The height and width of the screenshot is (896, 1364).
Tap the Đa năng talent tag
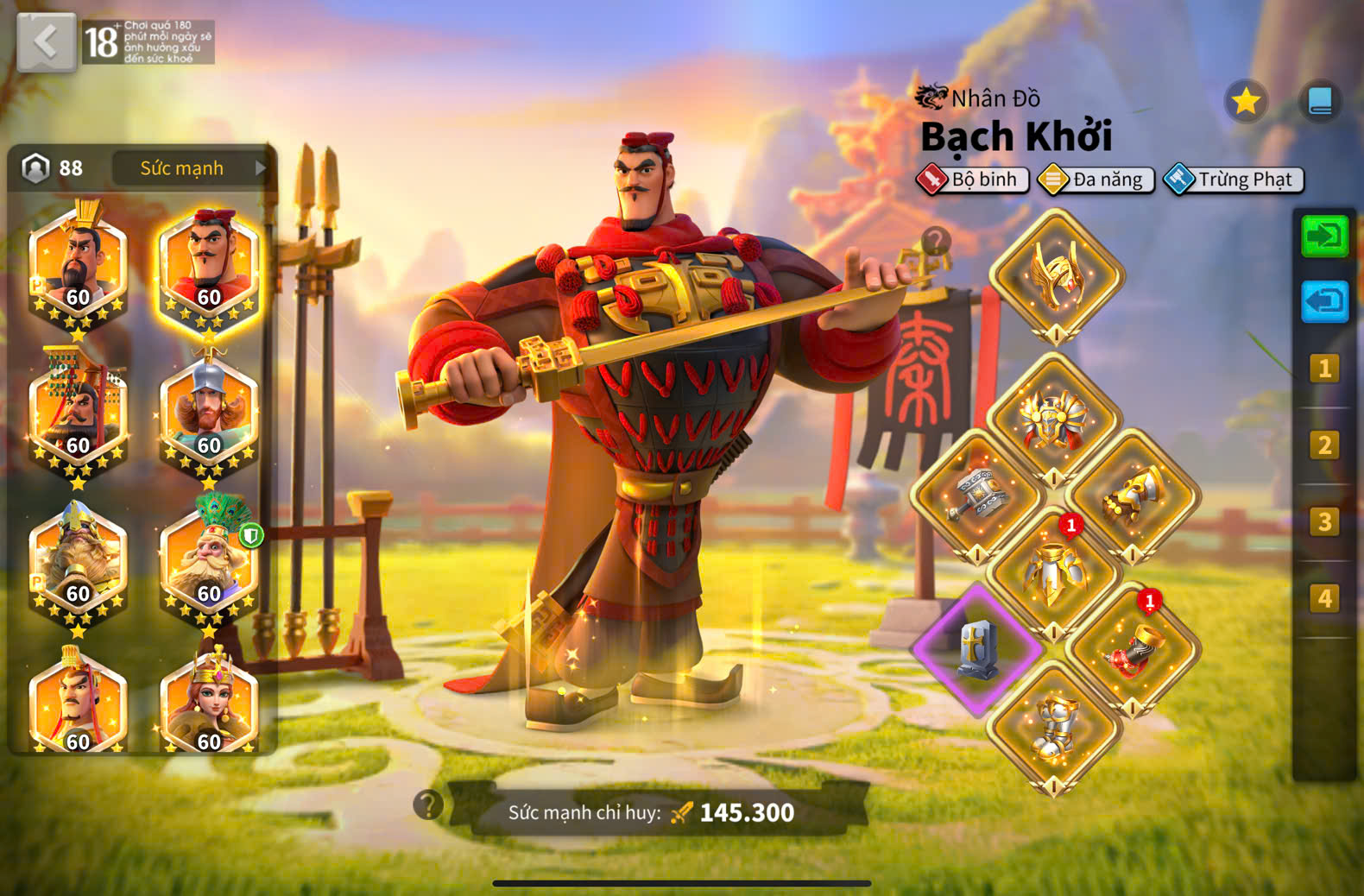(x=1096, y=180)
